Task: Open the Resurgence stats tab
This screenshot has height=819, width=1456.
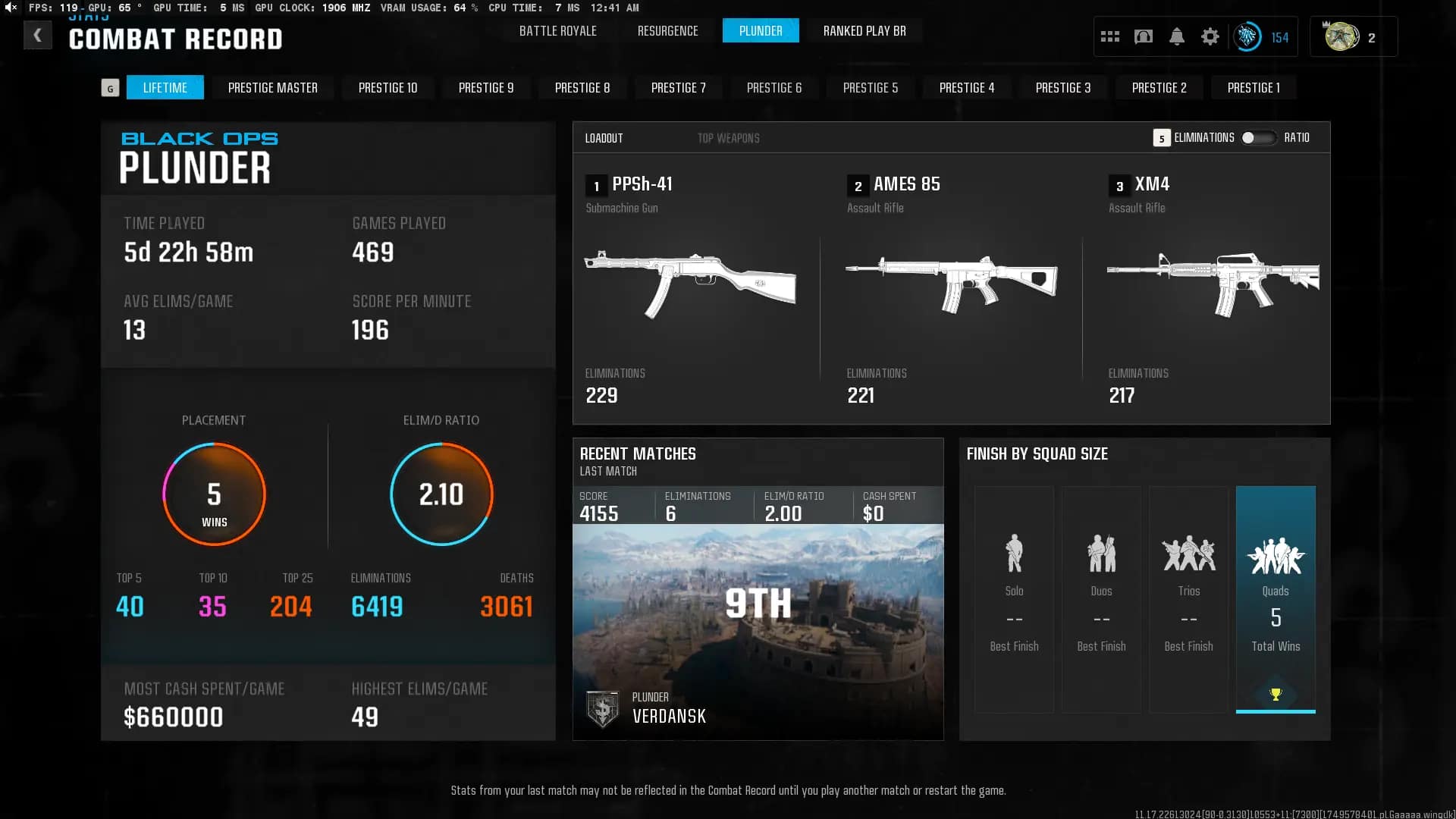Action: coord(667,31)
